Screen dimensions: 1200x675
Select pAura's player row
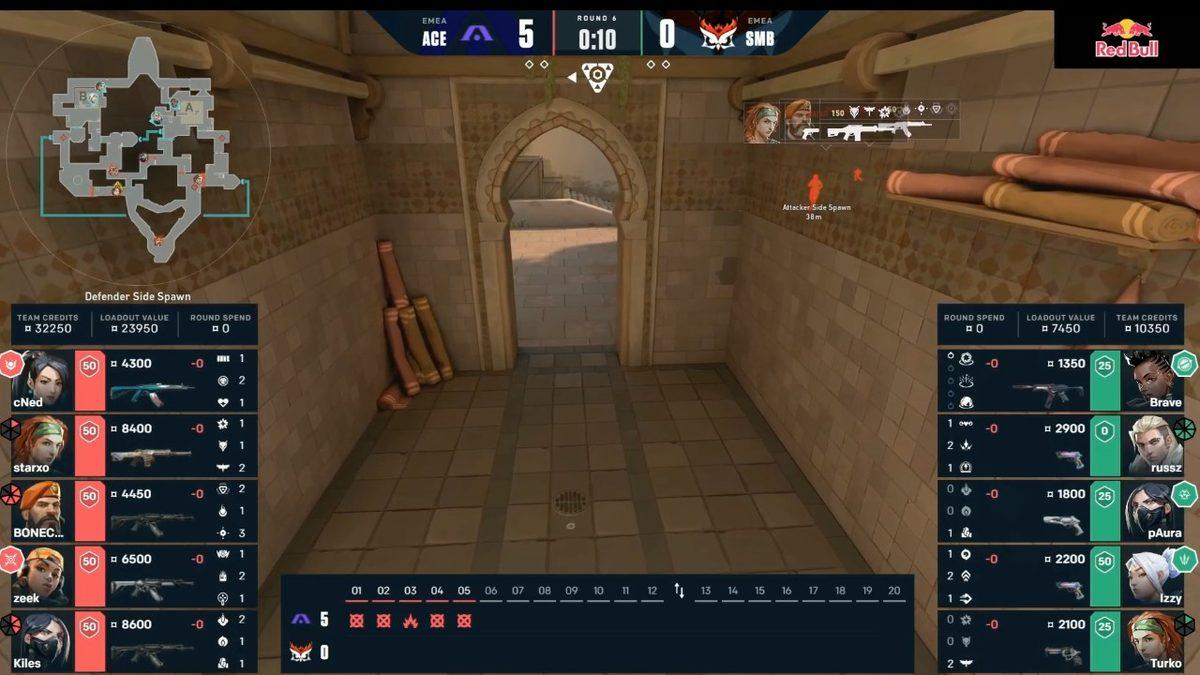pos(1066,510)
